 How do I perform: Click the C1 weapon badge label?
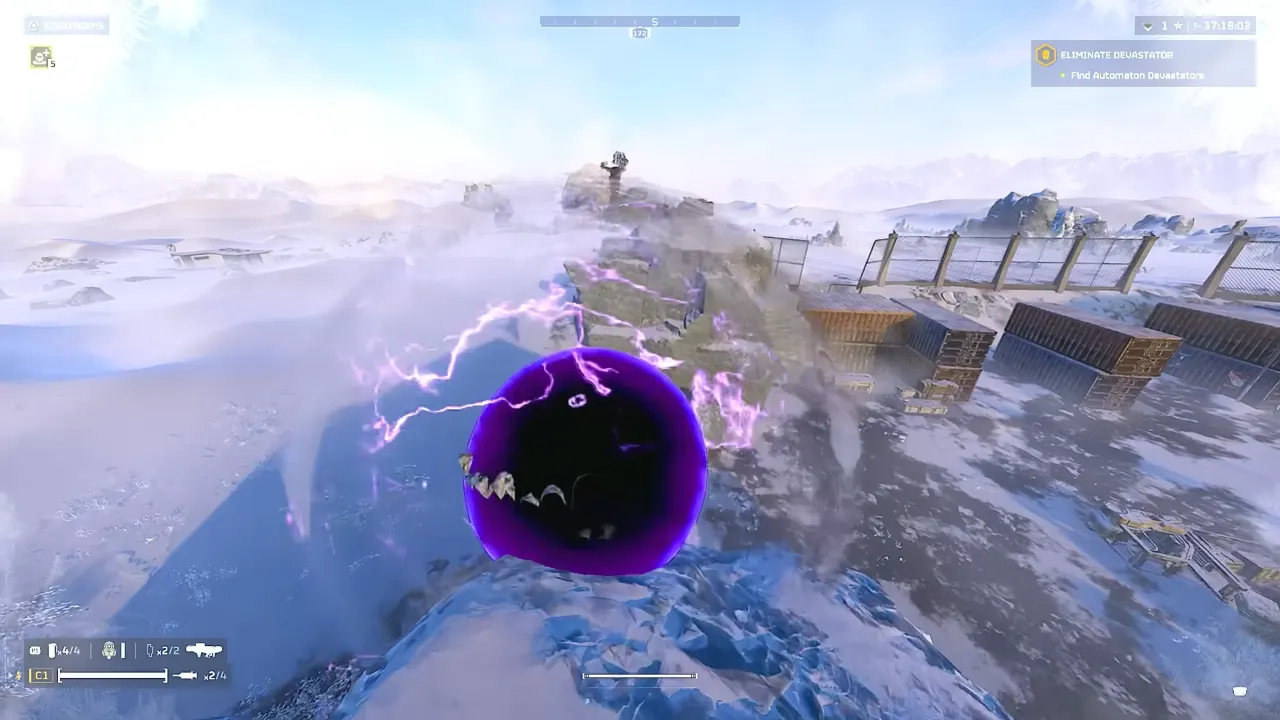(41, 675)
